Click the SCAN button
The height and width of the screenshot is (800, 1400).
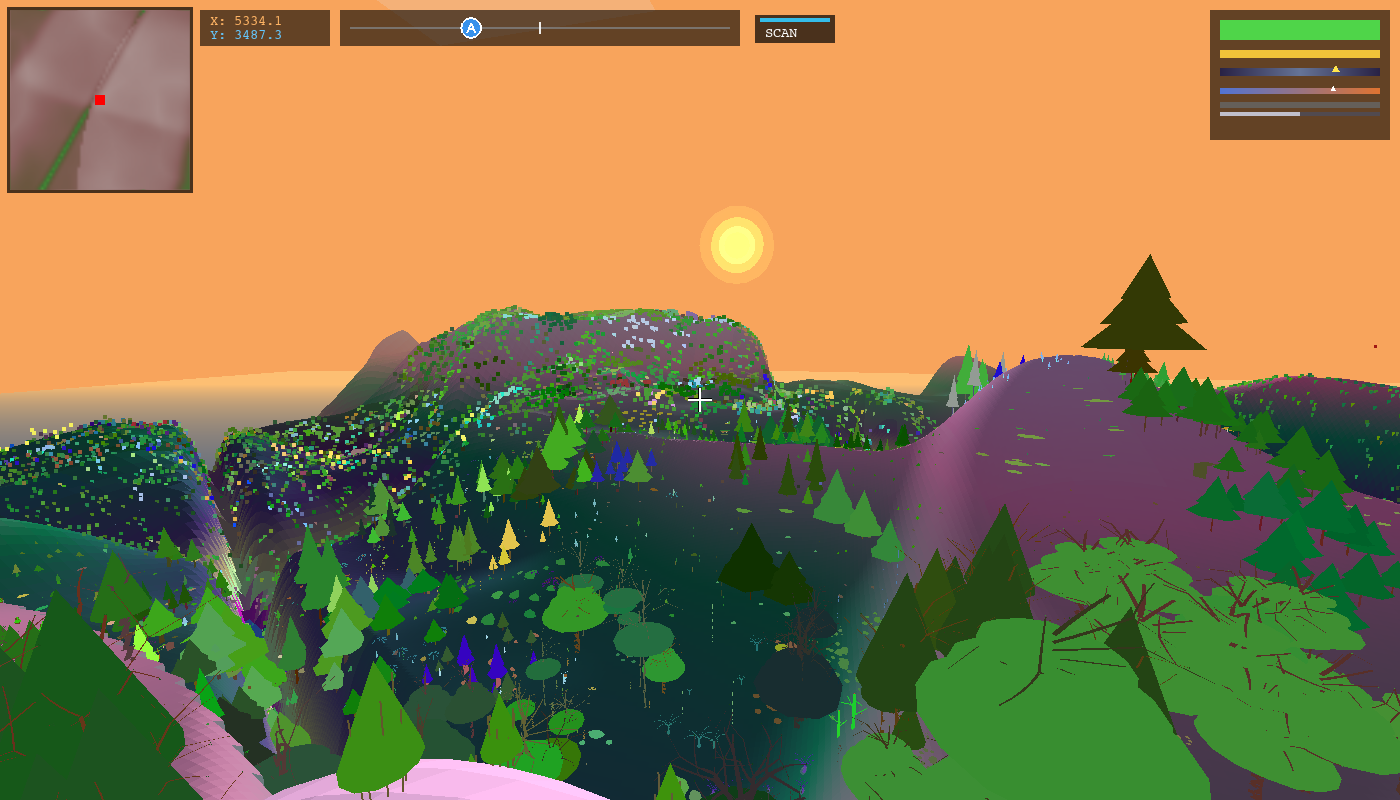tap(795, 31)
